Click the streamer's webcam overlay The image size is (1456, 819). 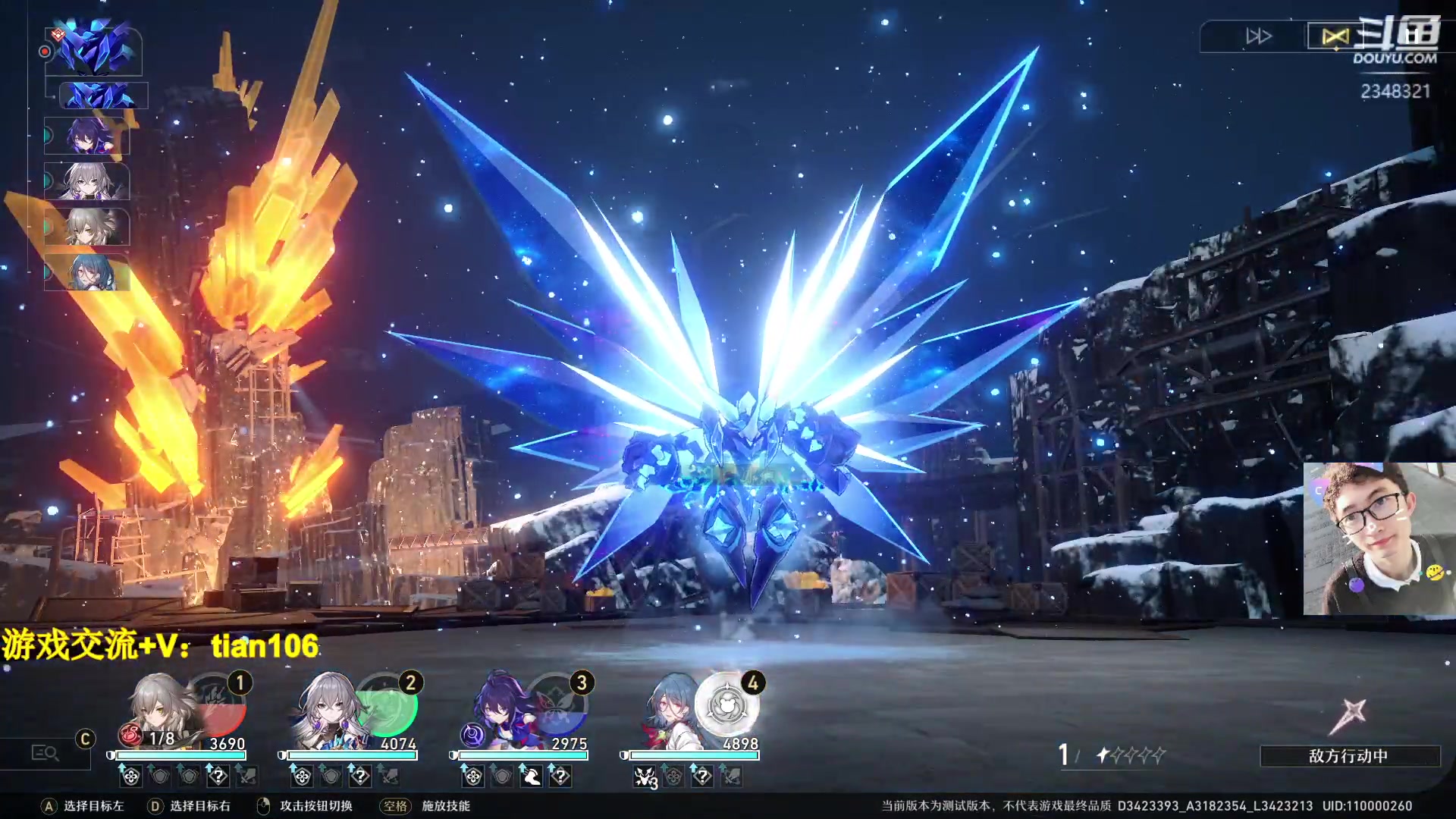pyautogui.click(x=1379, y=538)
